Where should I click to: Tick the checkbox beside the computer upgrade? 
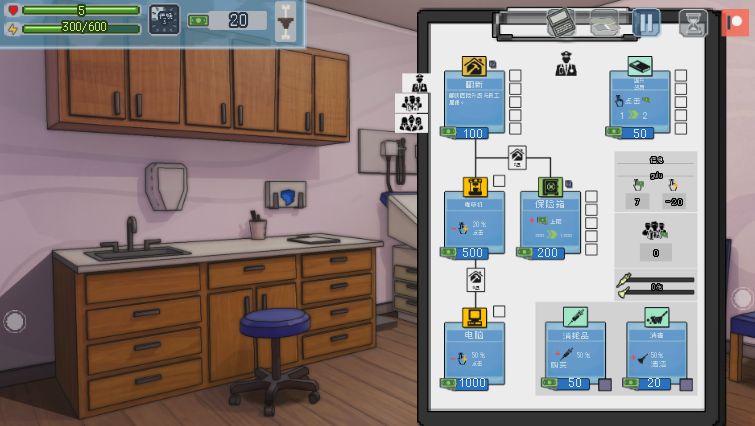coord(499,311)
